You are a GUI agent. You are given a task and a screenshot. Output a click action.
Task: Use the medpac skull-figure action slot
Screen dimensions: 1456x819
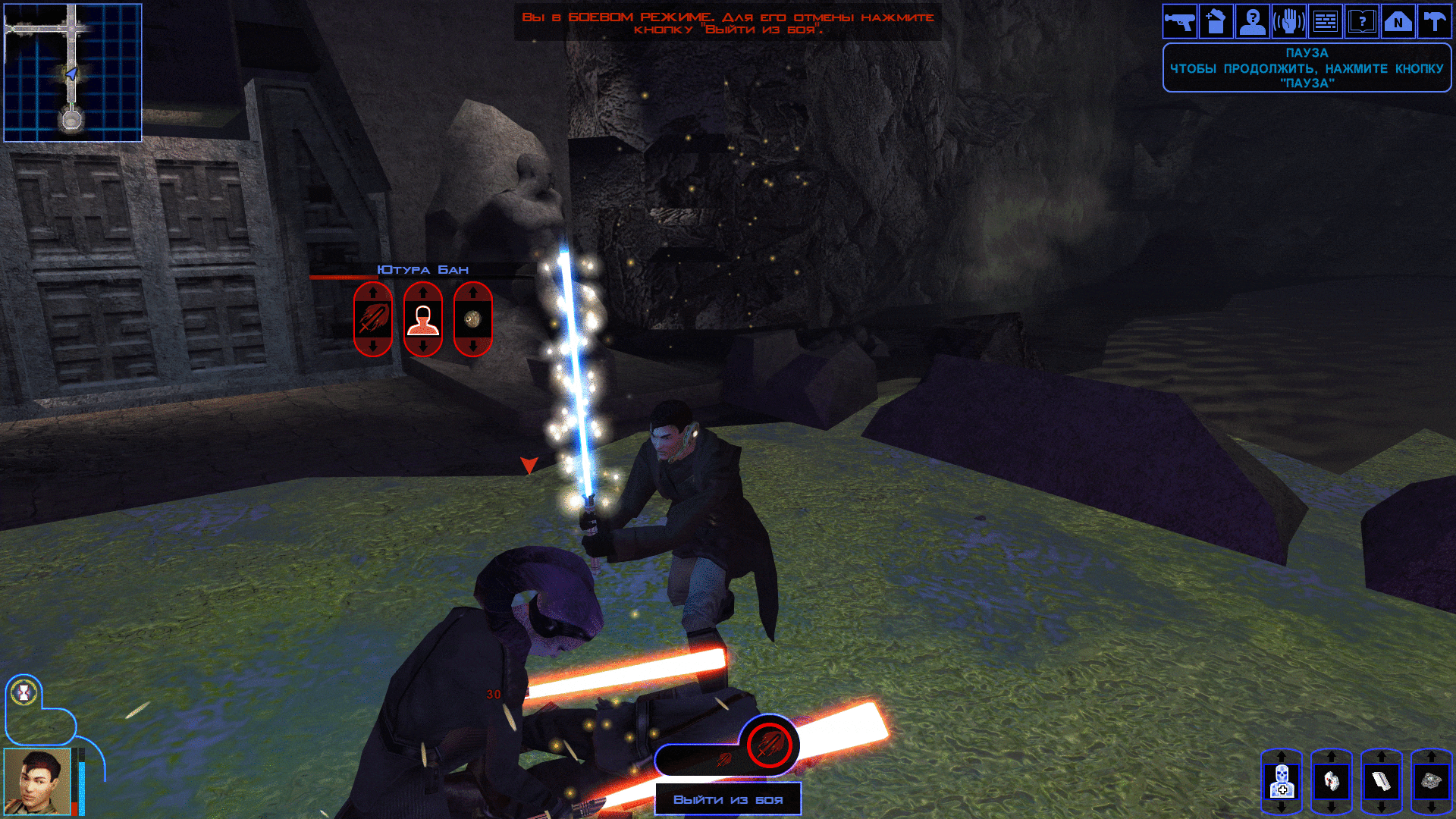coord(1282,781)
